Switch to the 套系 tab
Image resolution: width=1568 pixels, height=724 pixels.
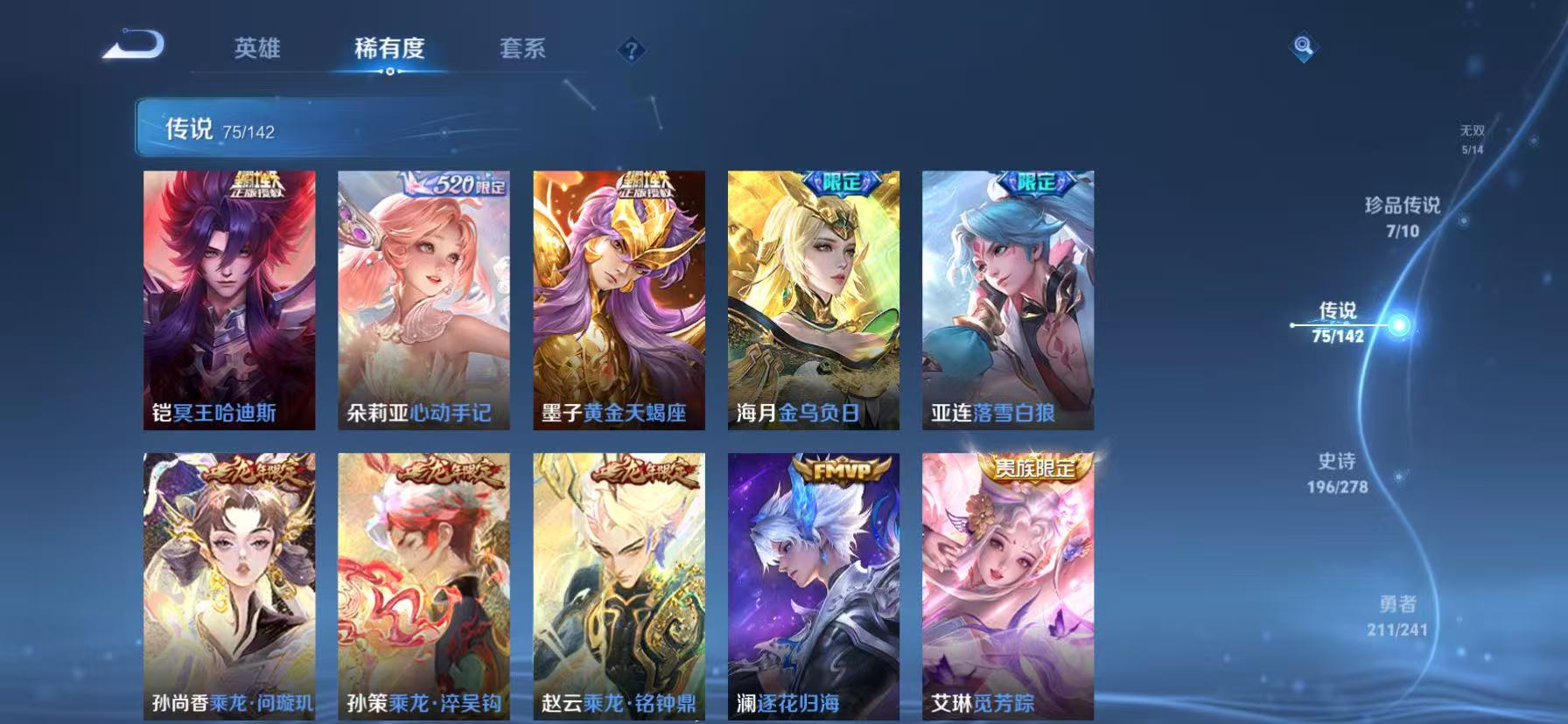[x=523, y=50]
